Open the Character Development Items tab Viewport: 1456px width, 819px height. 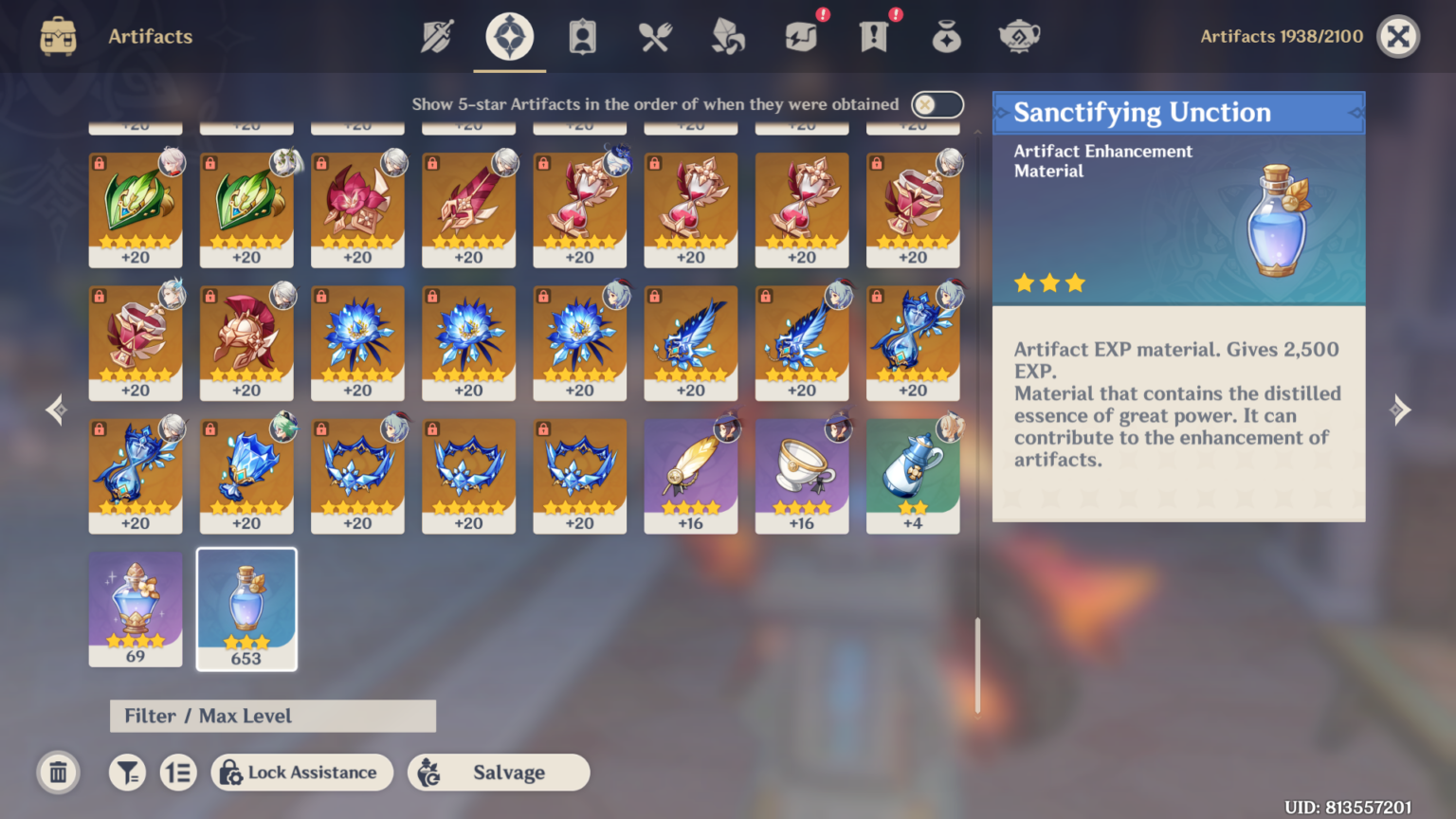(581, 36)
